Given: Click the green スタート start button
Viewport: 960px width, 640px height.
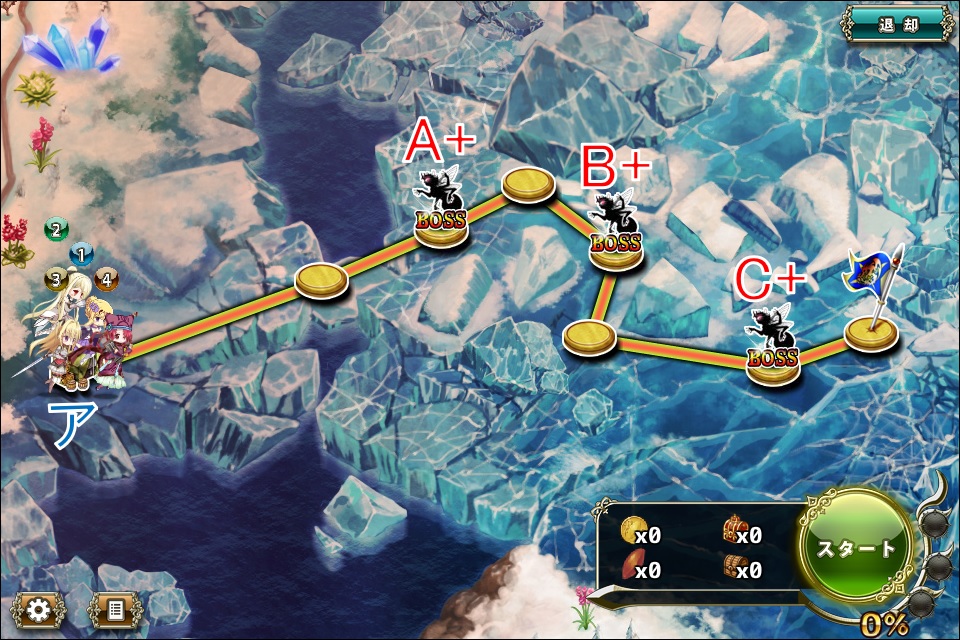Looking at the screenshot, I should [857, 547].
